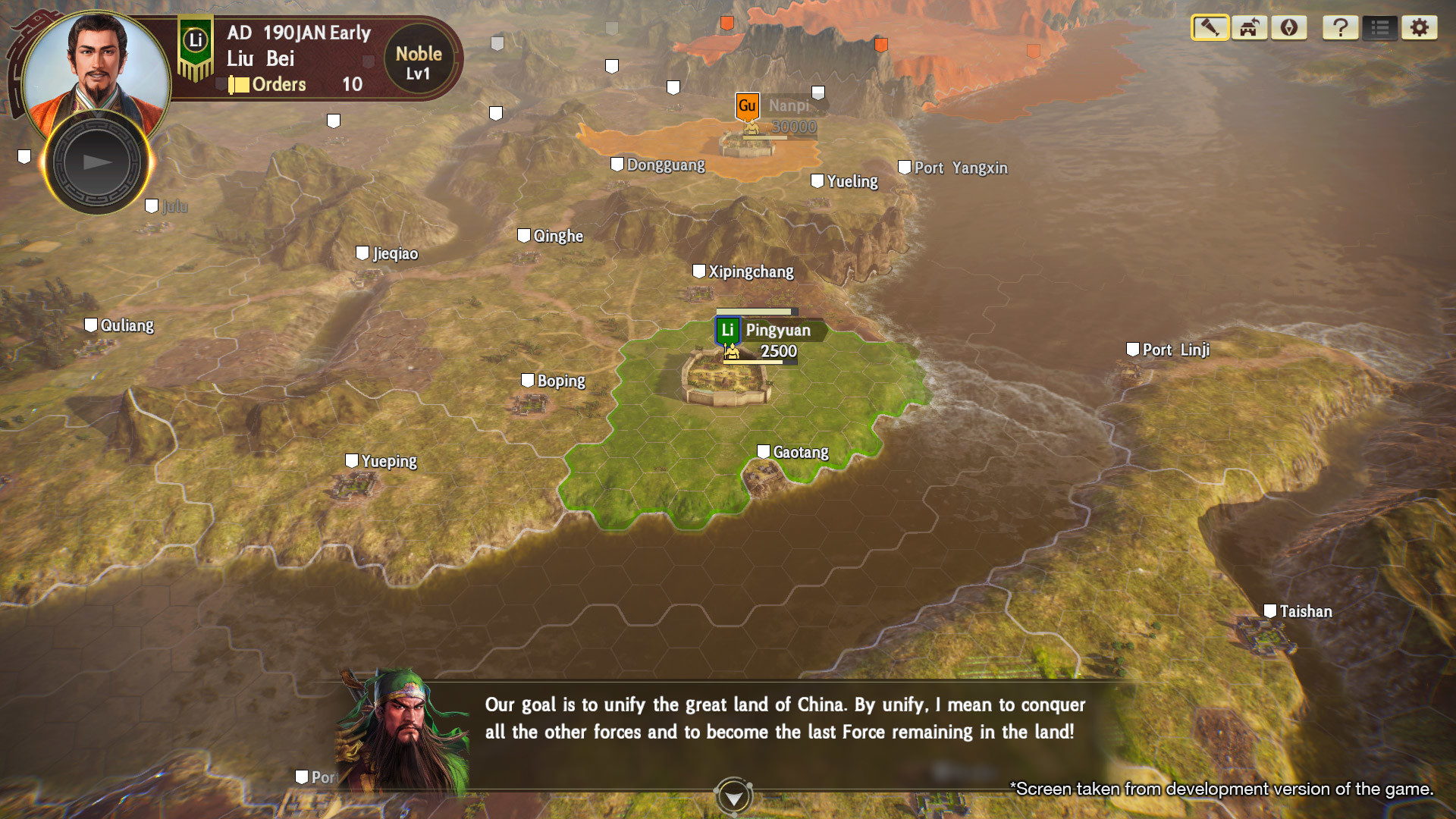Open the help question mark icon
Screen dimensions: 1456x819
tap(1341, 28)
